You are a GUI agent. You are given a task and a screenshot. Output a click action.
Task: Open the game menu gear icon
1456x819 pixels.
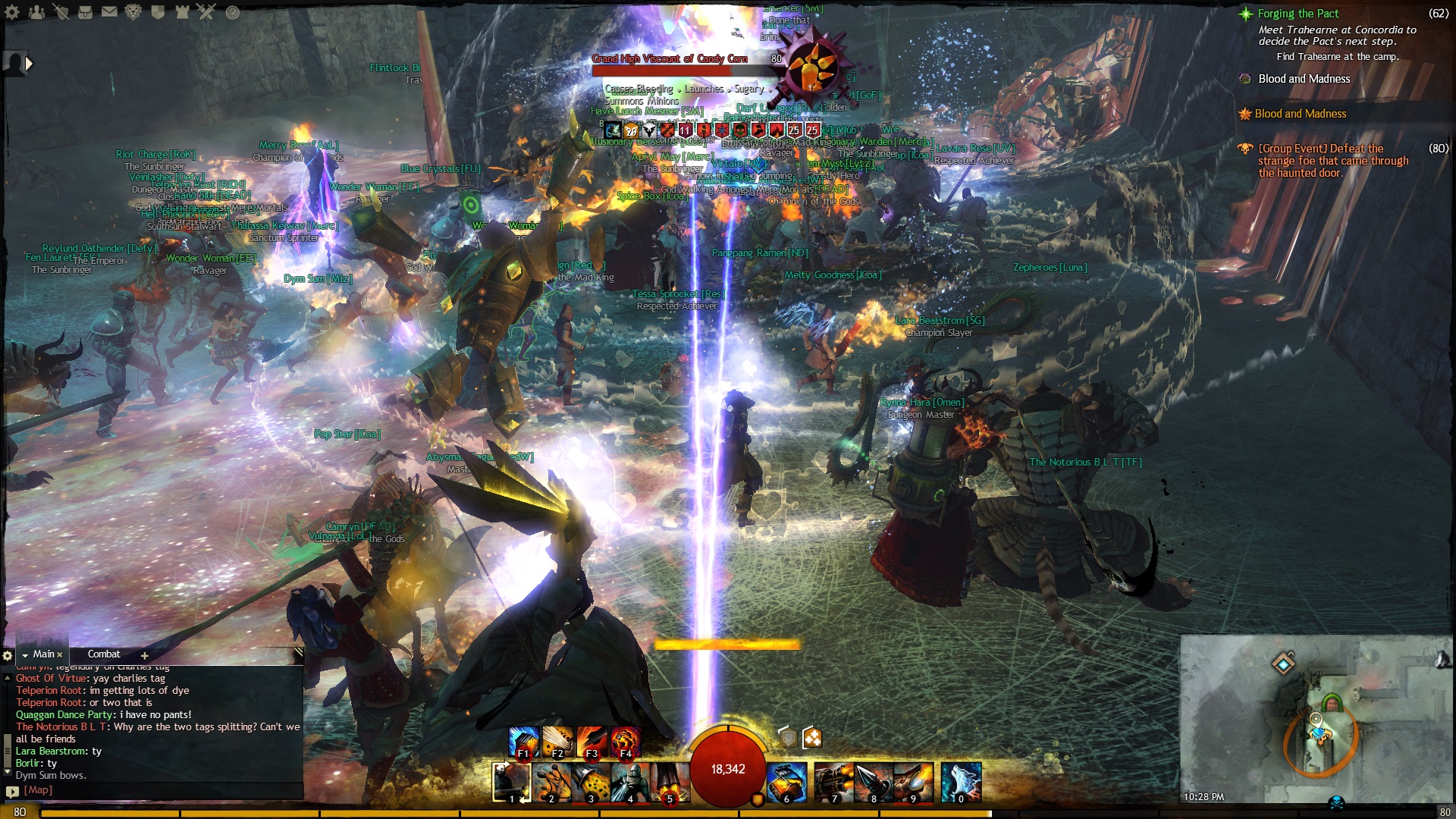[13, 12]
